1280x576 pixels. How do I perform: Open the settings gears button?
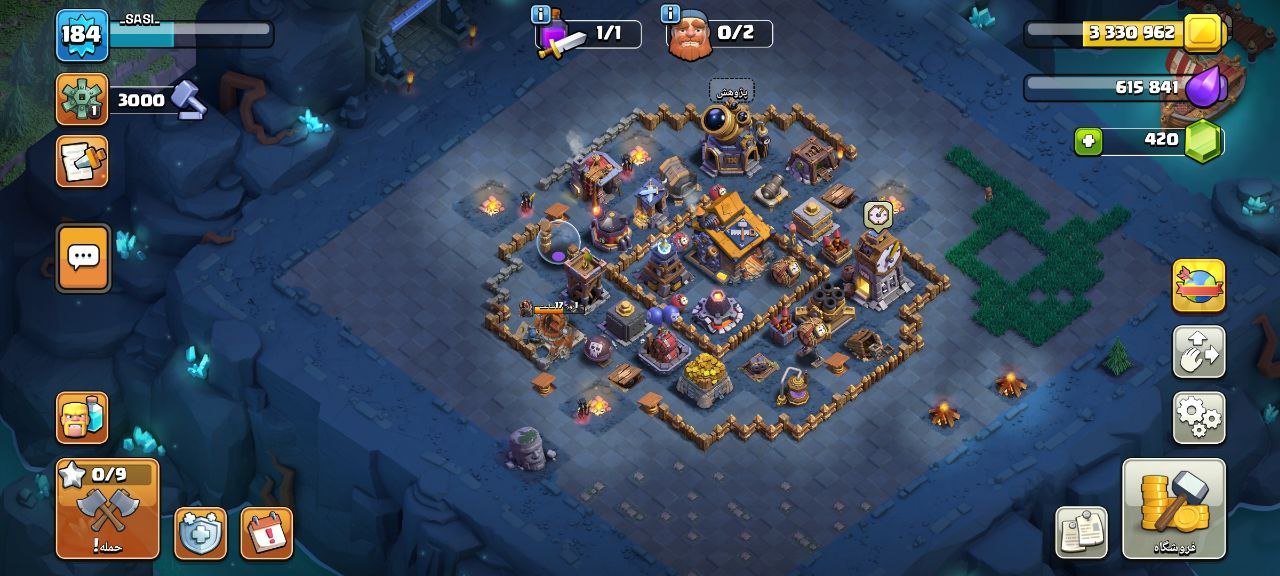(x=1198, y=417)
